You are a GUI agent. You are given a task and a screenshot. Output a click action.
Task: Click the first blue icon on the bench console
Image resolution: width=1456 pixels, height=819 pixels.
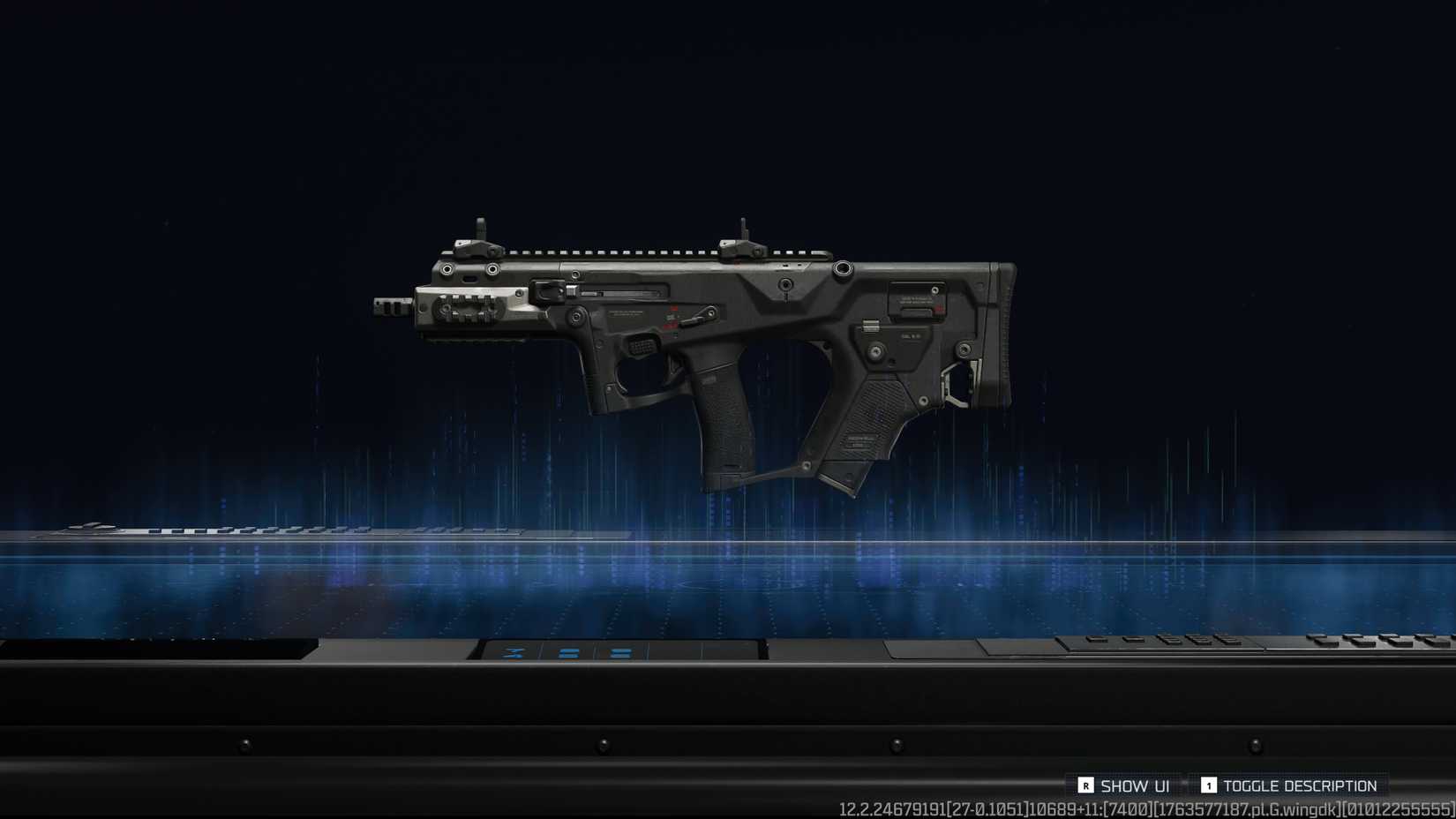click(513, 653)
